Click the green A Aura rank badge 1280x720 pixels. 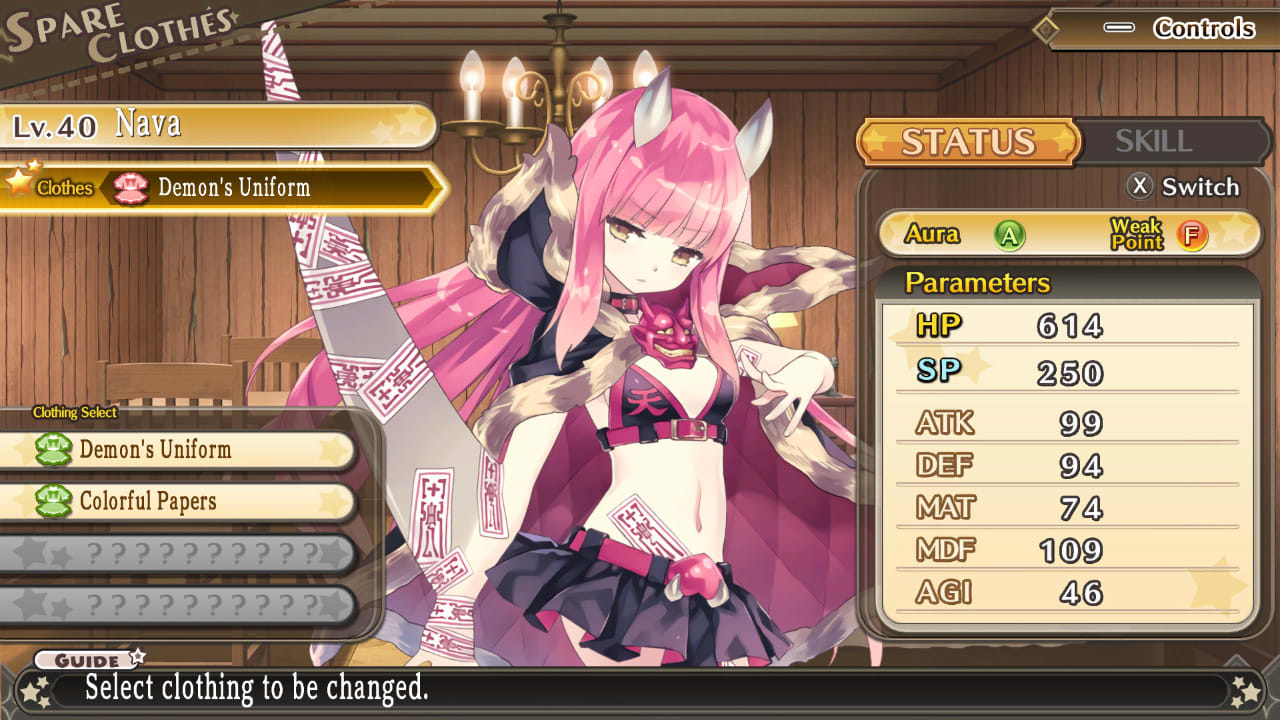(1012, 236)
